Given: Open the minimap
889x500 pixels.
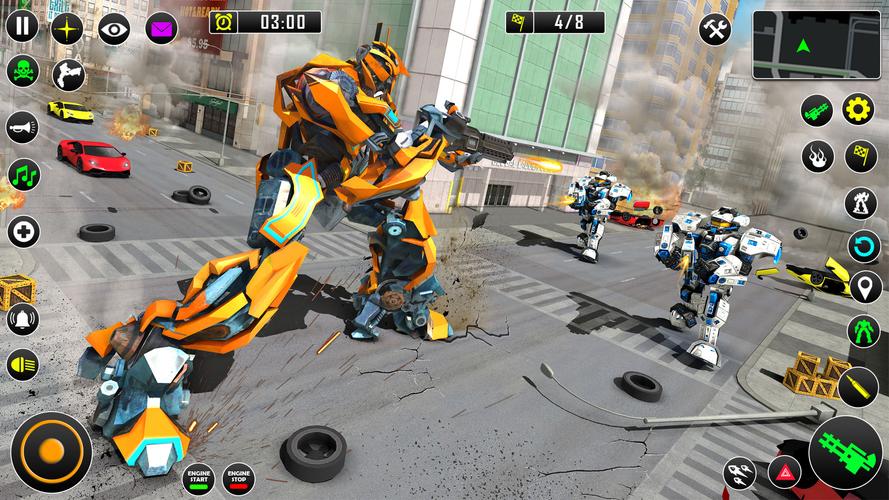Looking at the screenshot, I should [x=816, y=44].
